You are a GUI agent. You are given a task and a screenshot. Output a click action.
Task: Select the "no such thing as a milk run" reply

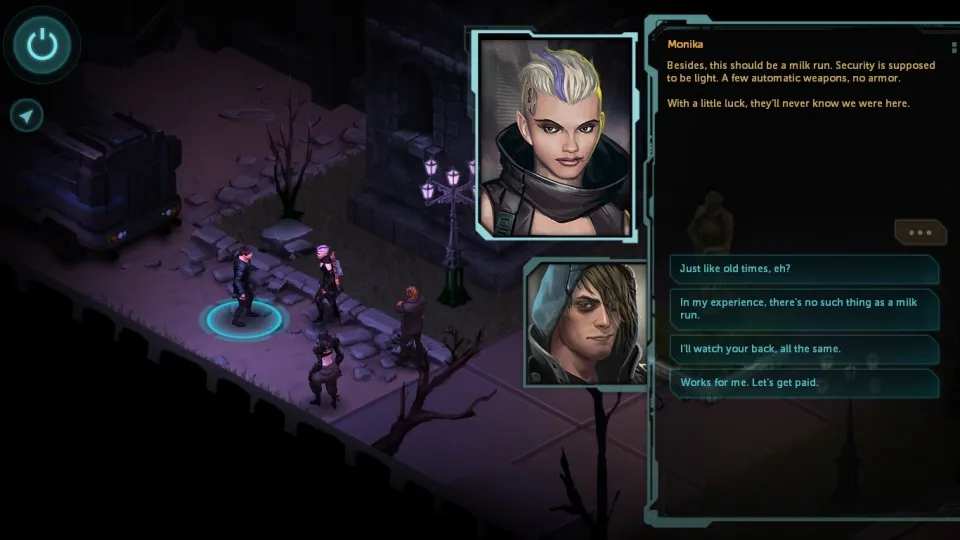pyautogui.click(x=804, y=309)
